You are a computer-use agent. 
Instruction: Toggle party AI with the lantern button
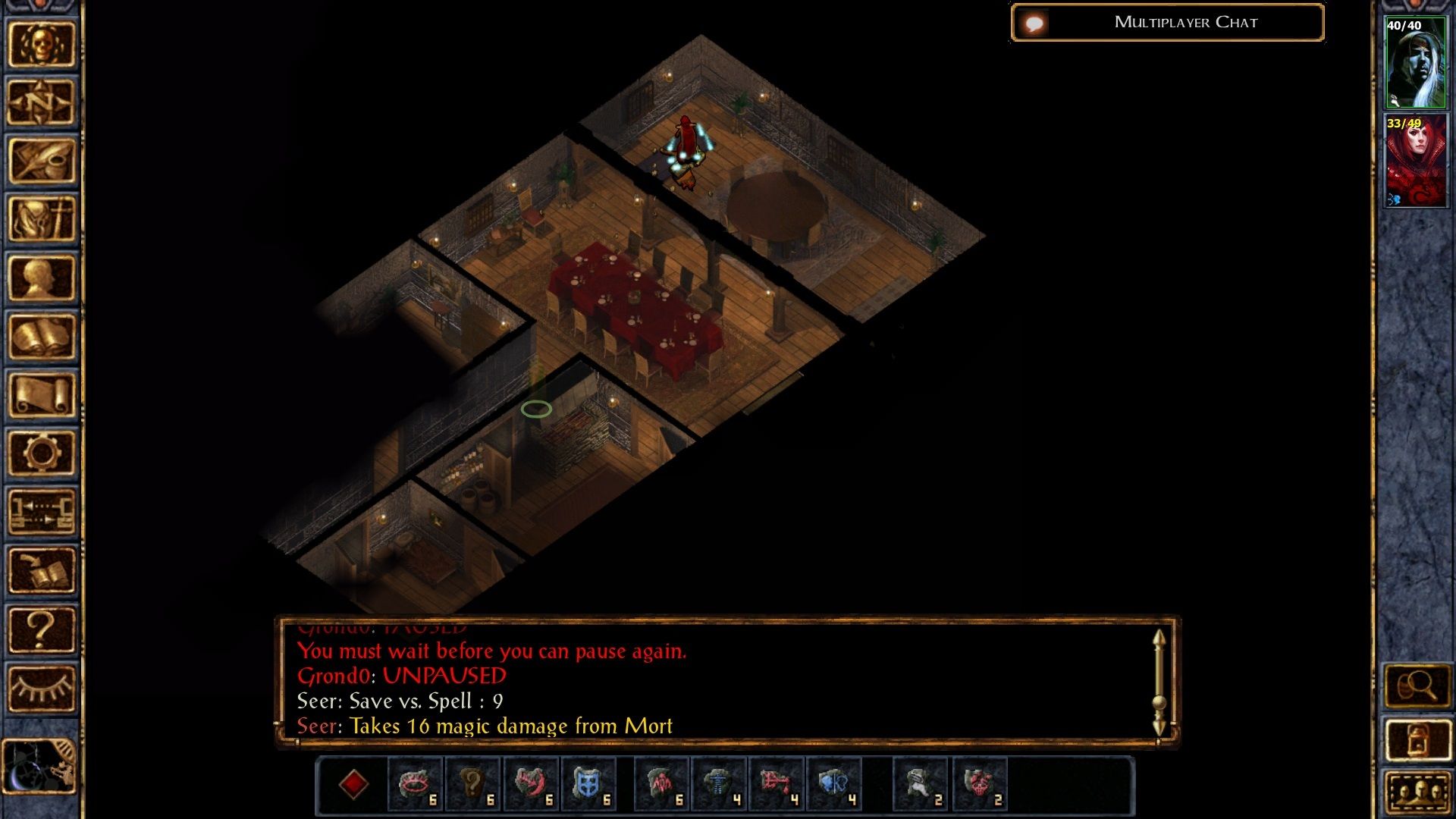pos(1416,740)
